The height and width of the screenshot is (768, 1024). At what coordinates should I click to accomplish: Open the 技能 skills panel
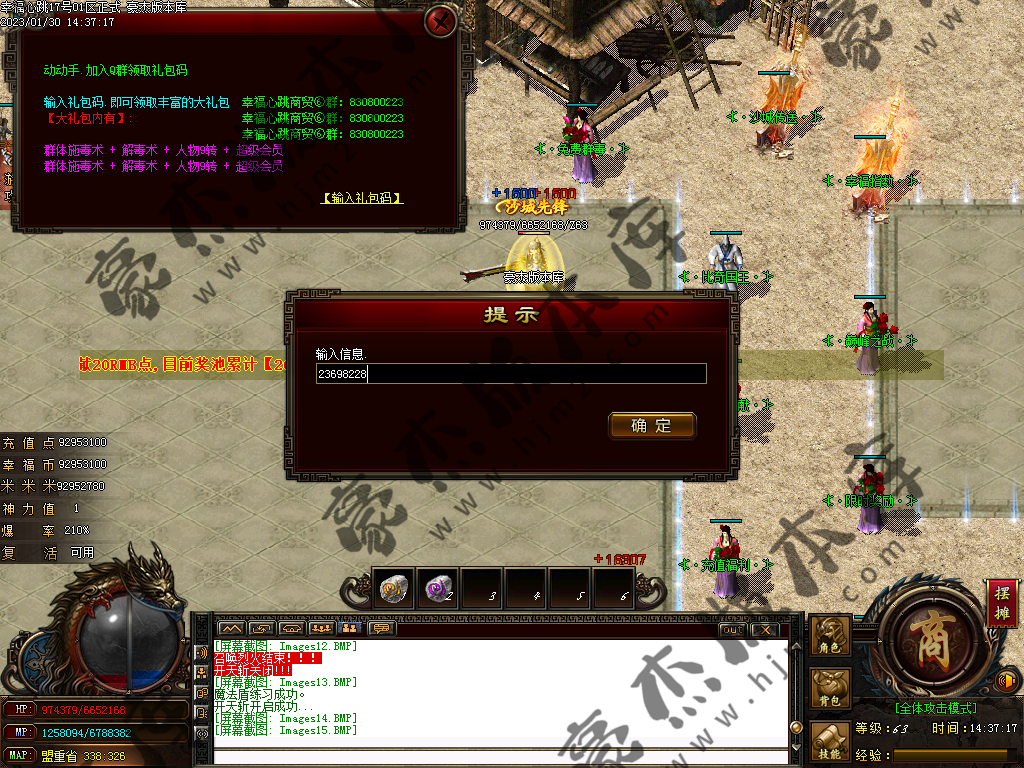[830, 742]
